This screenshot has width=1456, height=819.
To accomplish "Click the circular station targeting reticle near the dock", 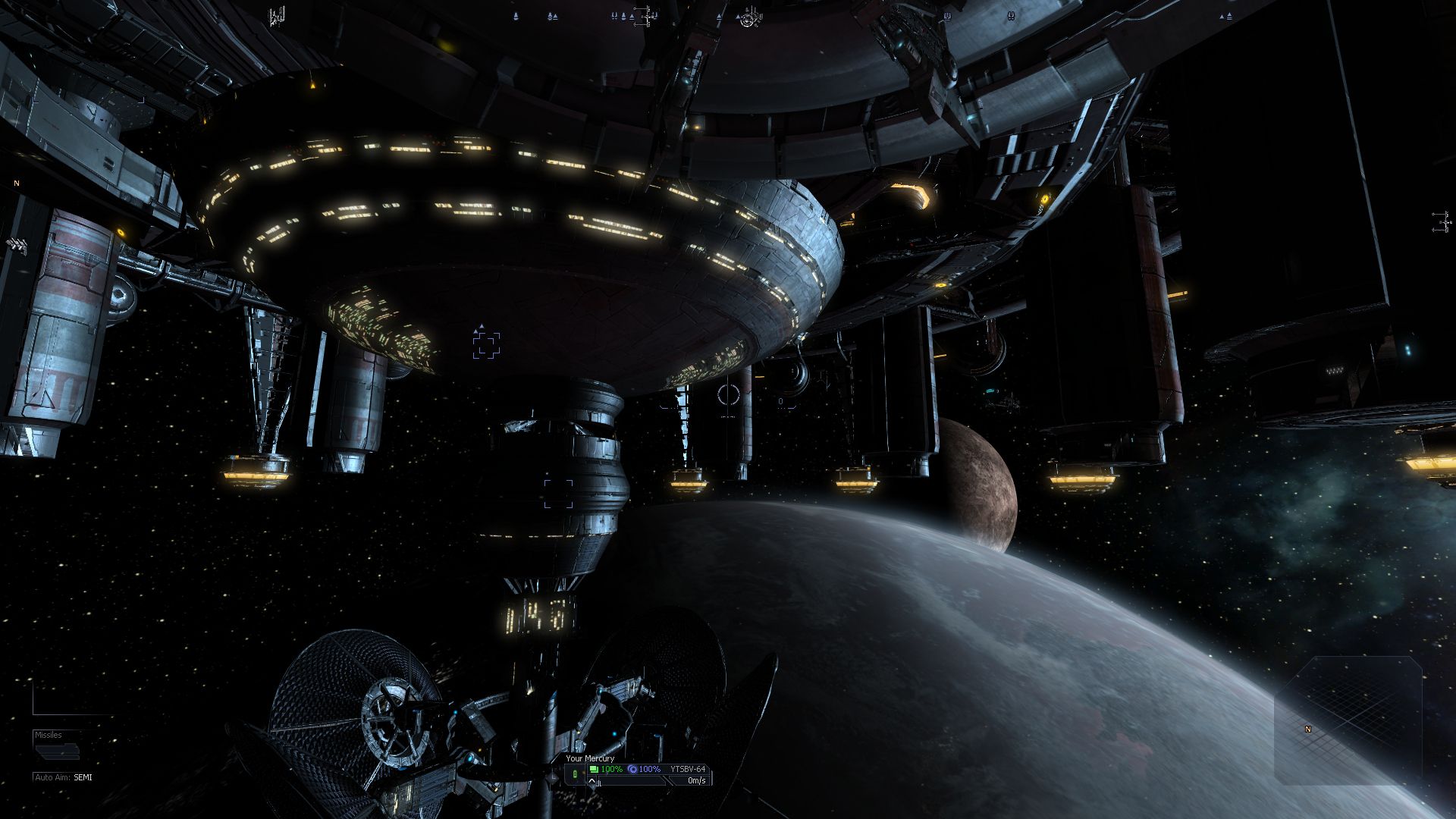I will click(728, 394).
